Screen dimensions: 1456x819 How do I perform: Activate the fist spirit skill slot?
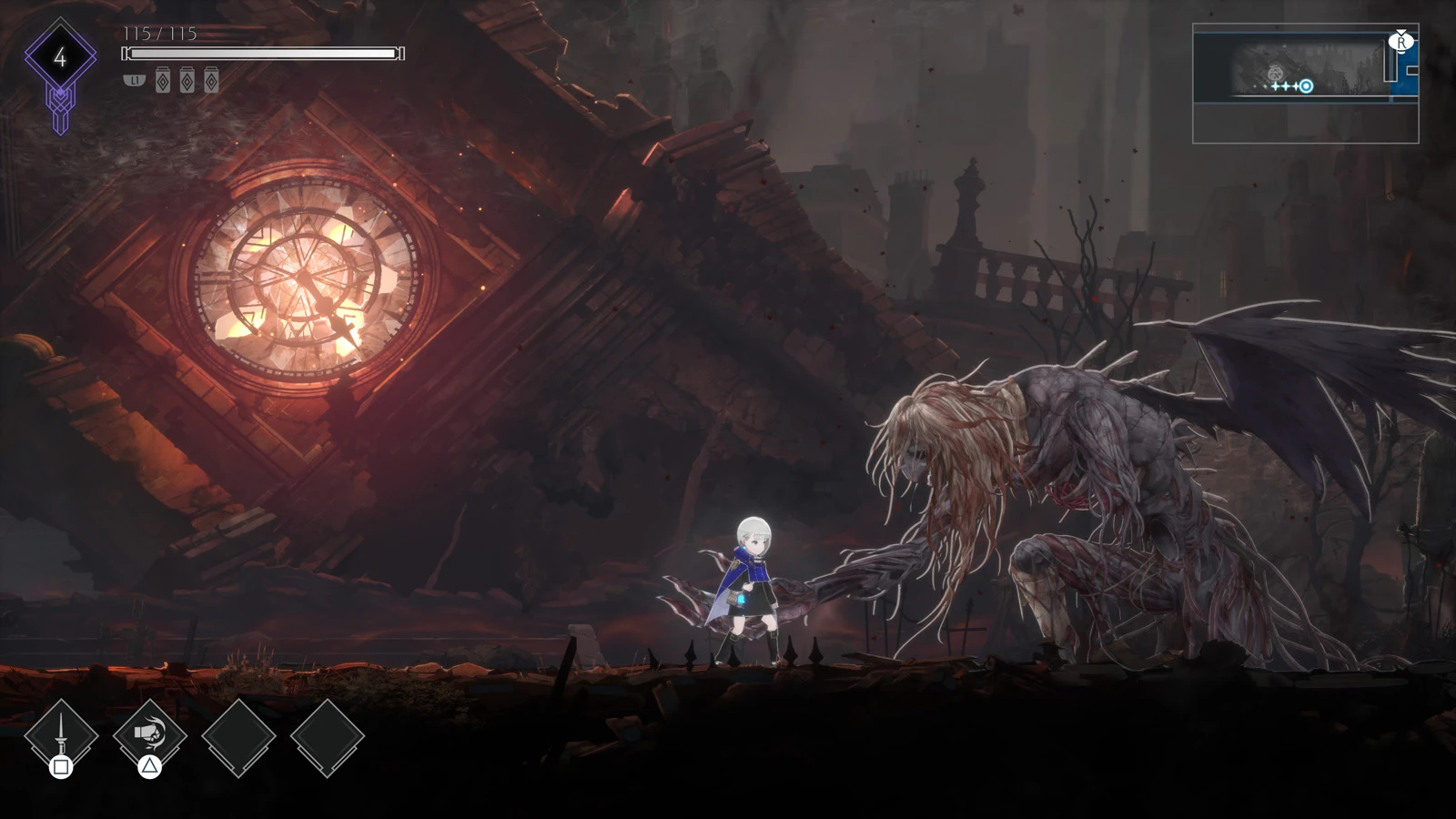click(x=149, y=735)
